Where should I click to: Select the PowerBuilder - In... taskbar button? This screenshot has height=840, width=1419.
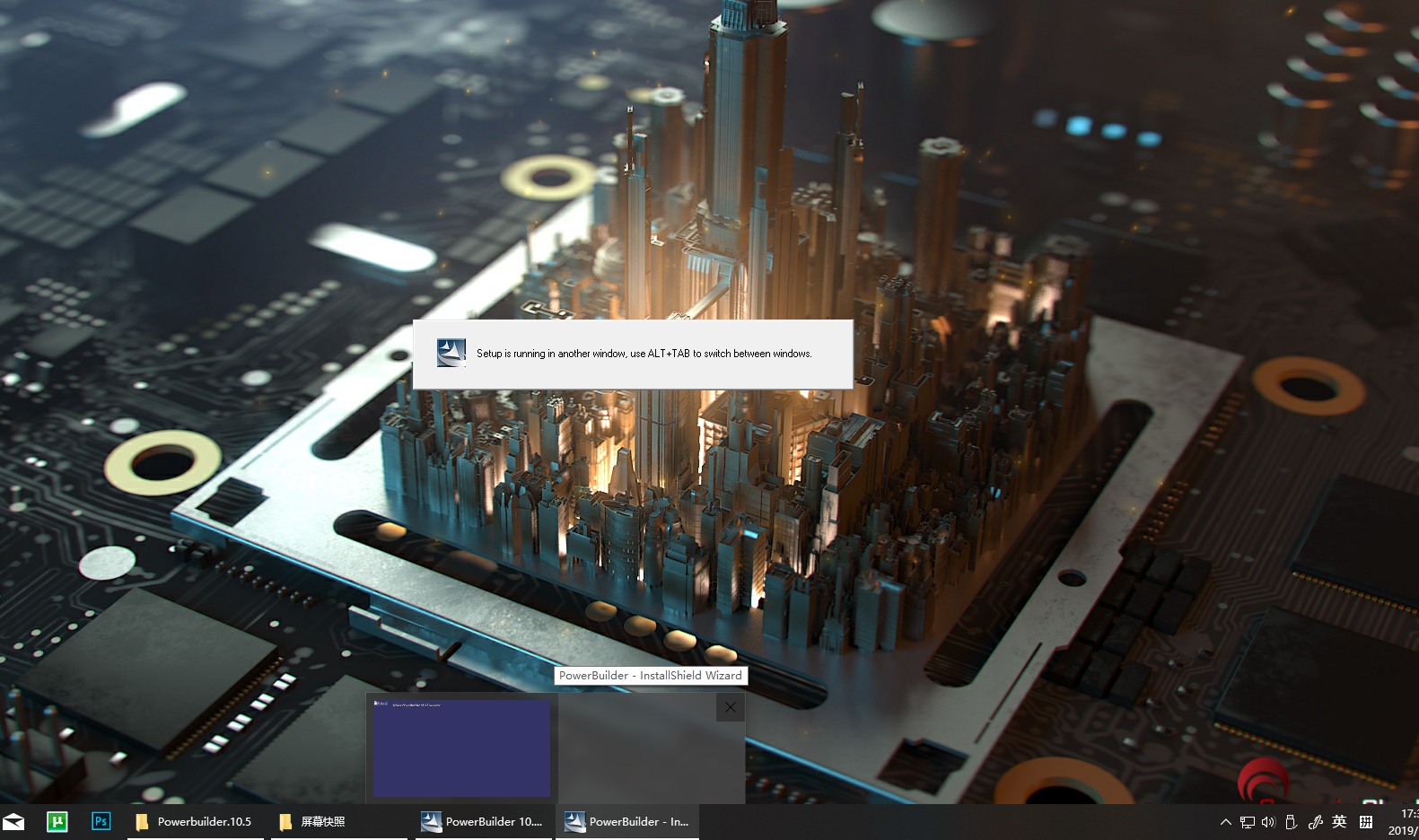click(628, 821)
